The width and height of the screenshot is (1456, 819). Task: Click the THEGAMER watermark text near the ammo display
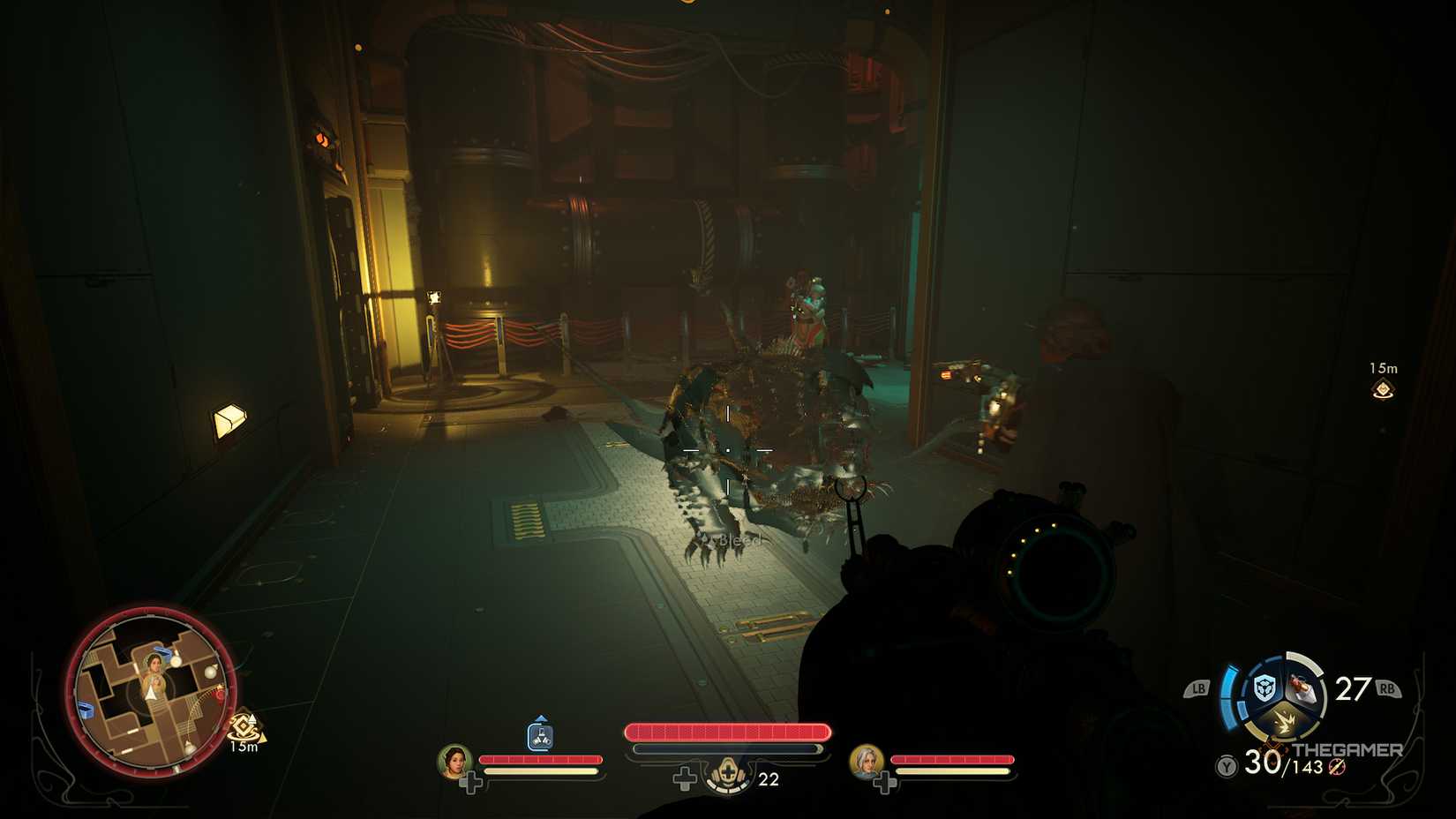(x=1347, y=750)
